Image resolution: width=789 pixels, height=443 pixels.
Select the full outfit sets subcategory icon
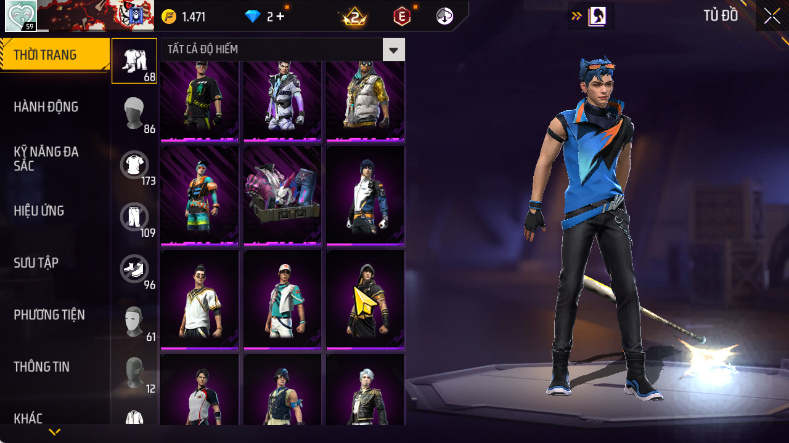pos(134,61)
